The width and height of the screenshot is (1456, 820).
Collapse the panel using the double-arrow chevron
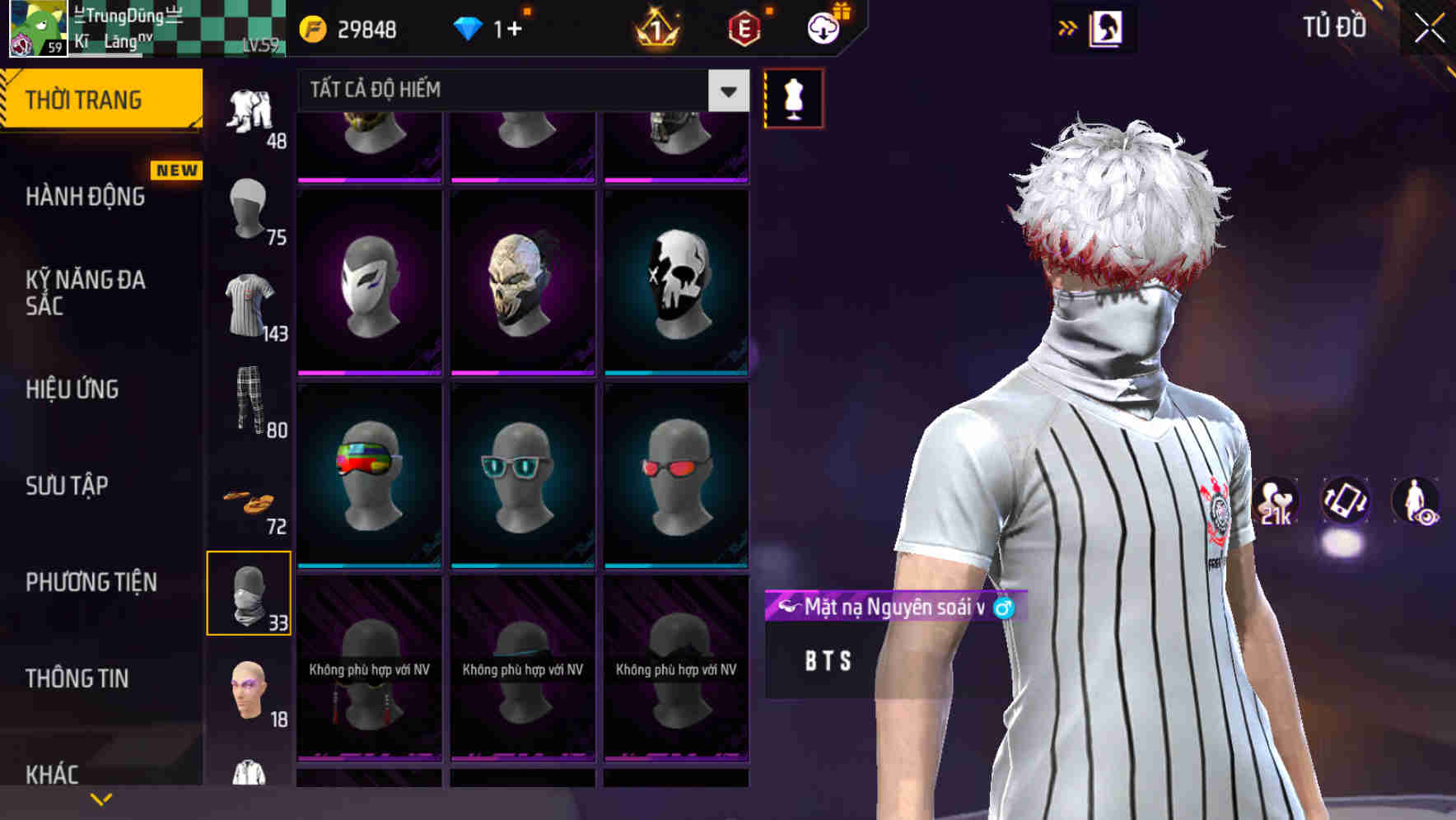[x=1068, y=27]
